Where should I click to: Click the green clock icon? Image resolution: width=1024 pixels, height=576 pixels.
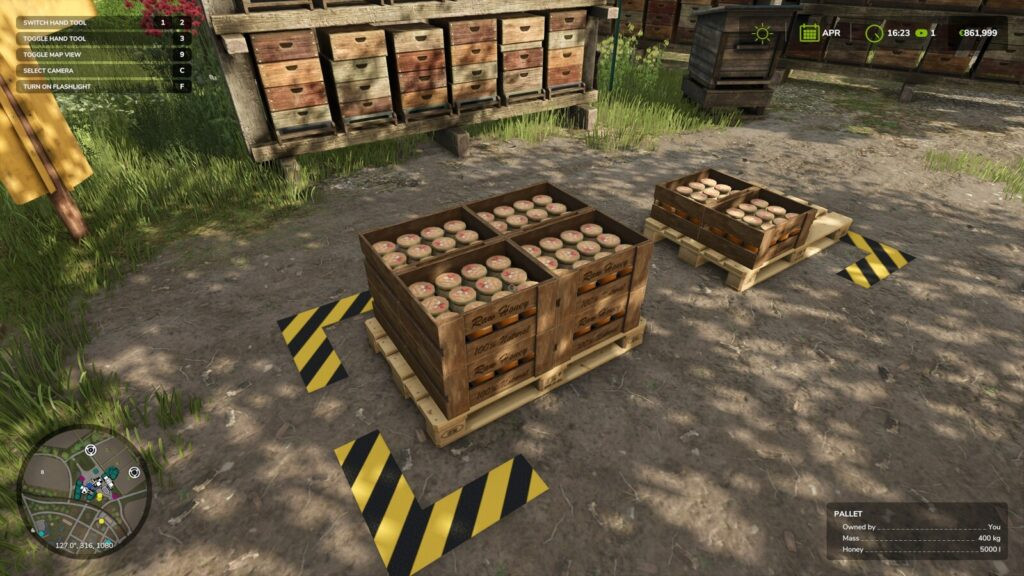click(874, 33)
